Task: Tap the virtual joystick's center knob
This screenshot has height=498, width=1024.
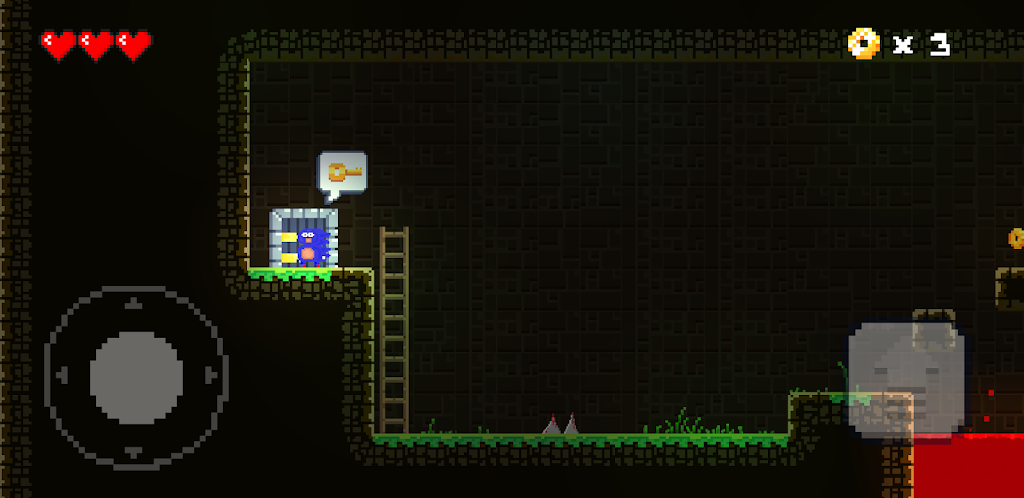Action: [136, 377]
